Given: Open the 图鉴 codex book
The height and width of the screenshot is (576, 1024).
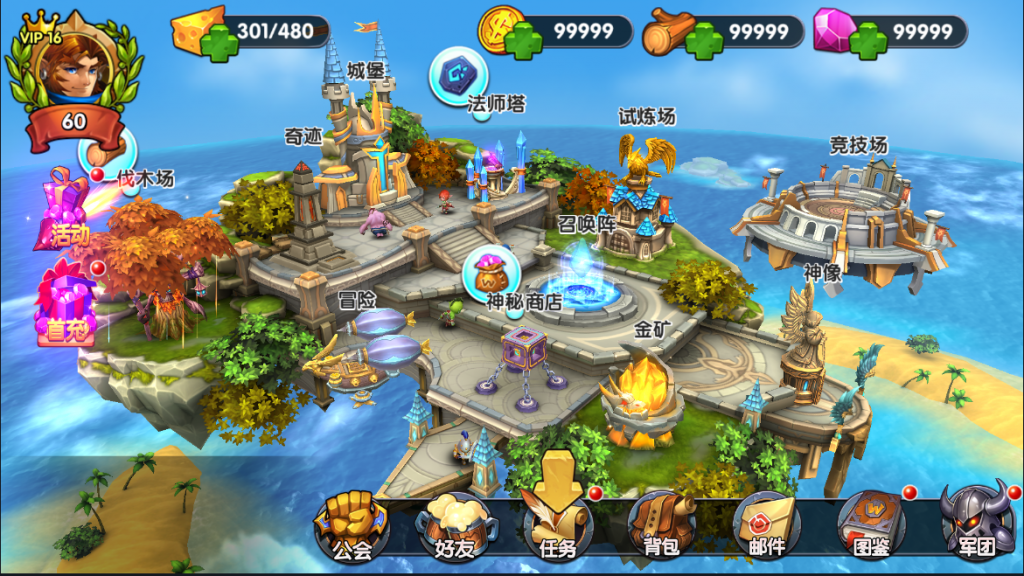Looking at the screenshot, I should pos(869,524).
